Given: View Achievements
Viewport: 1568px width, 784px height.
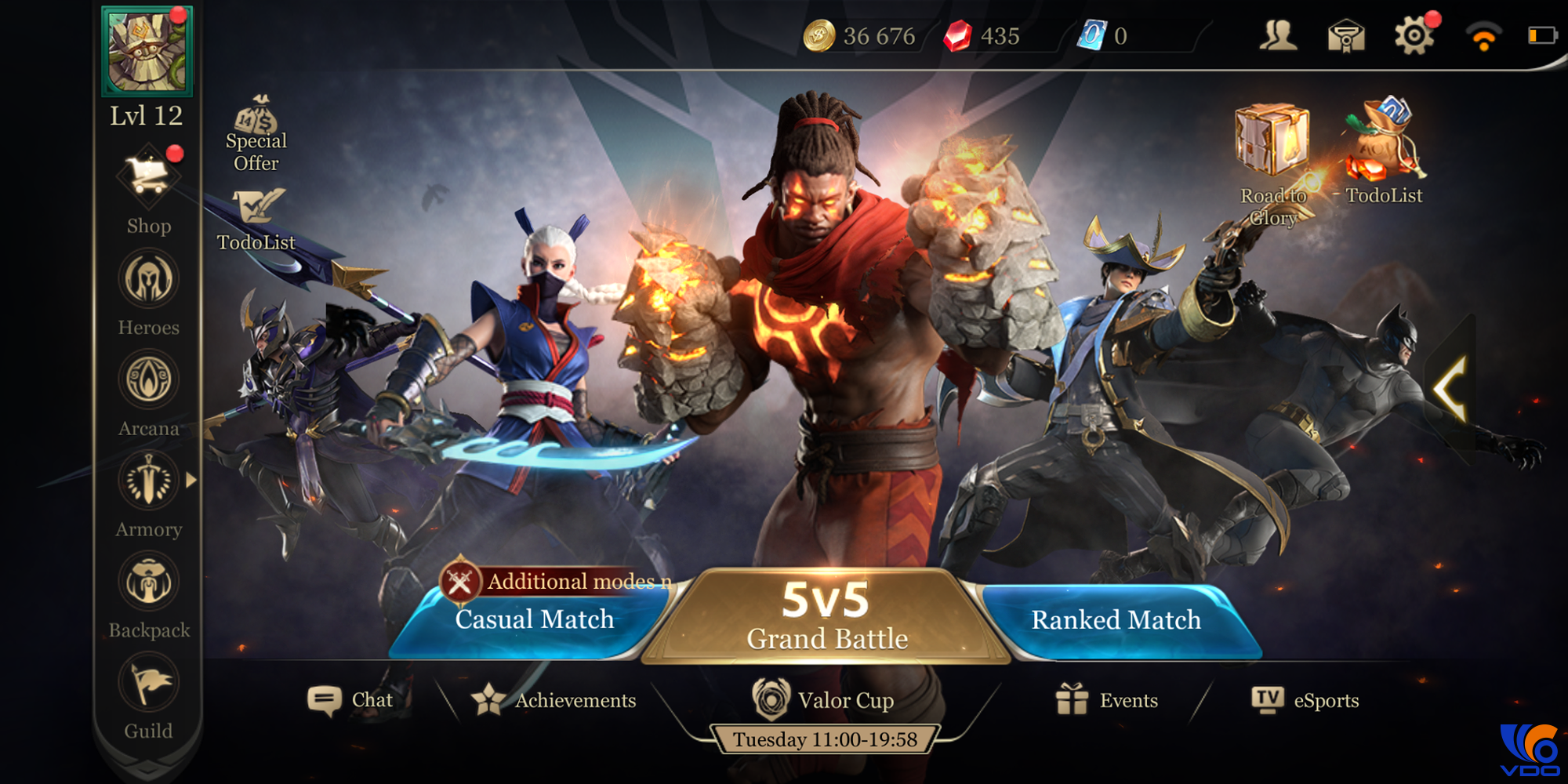Looking at the screenshot, I should point(555,700).
